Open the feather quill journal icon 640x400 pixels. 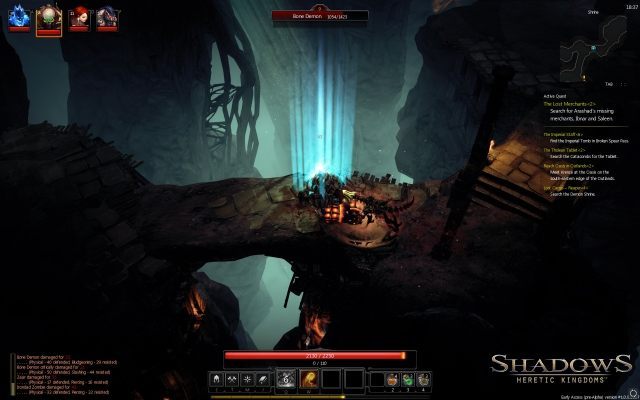[262, 379]
